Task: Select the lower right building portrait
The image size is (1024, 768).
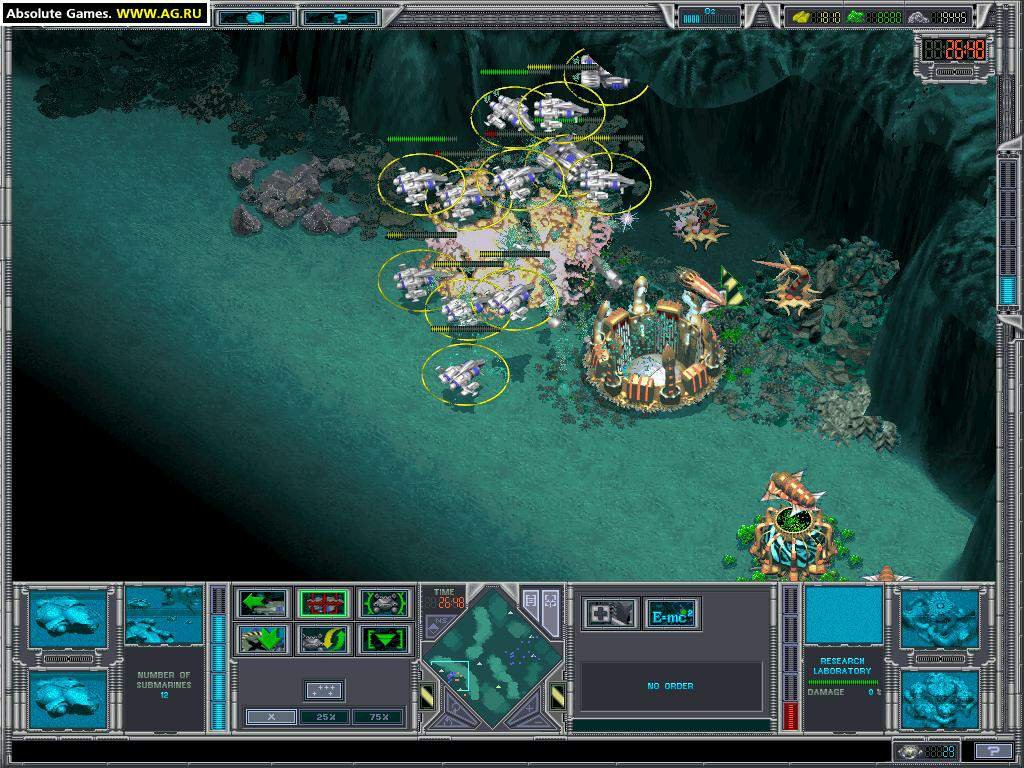Action: 940,699
